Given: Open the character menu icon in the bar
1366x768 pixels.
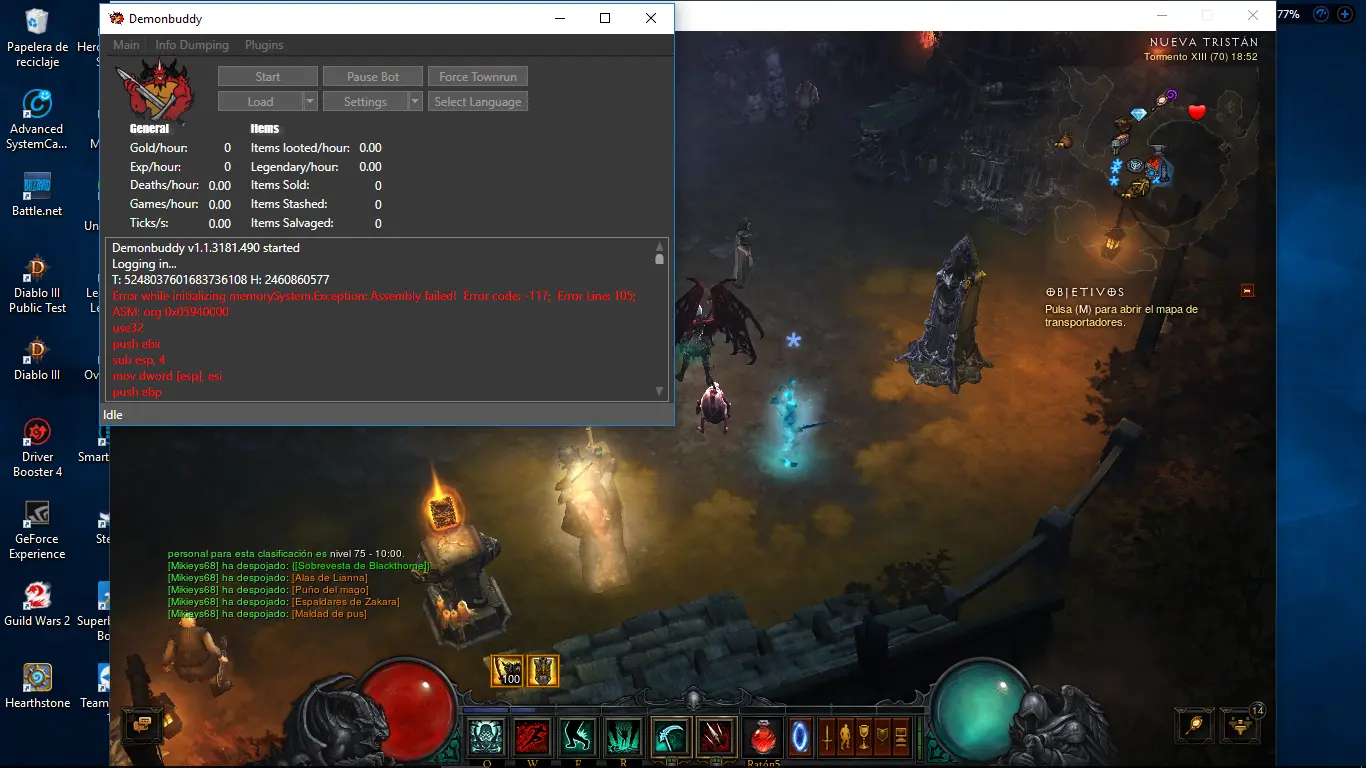Looking at the screenshot, I should (x=846, y=738).
